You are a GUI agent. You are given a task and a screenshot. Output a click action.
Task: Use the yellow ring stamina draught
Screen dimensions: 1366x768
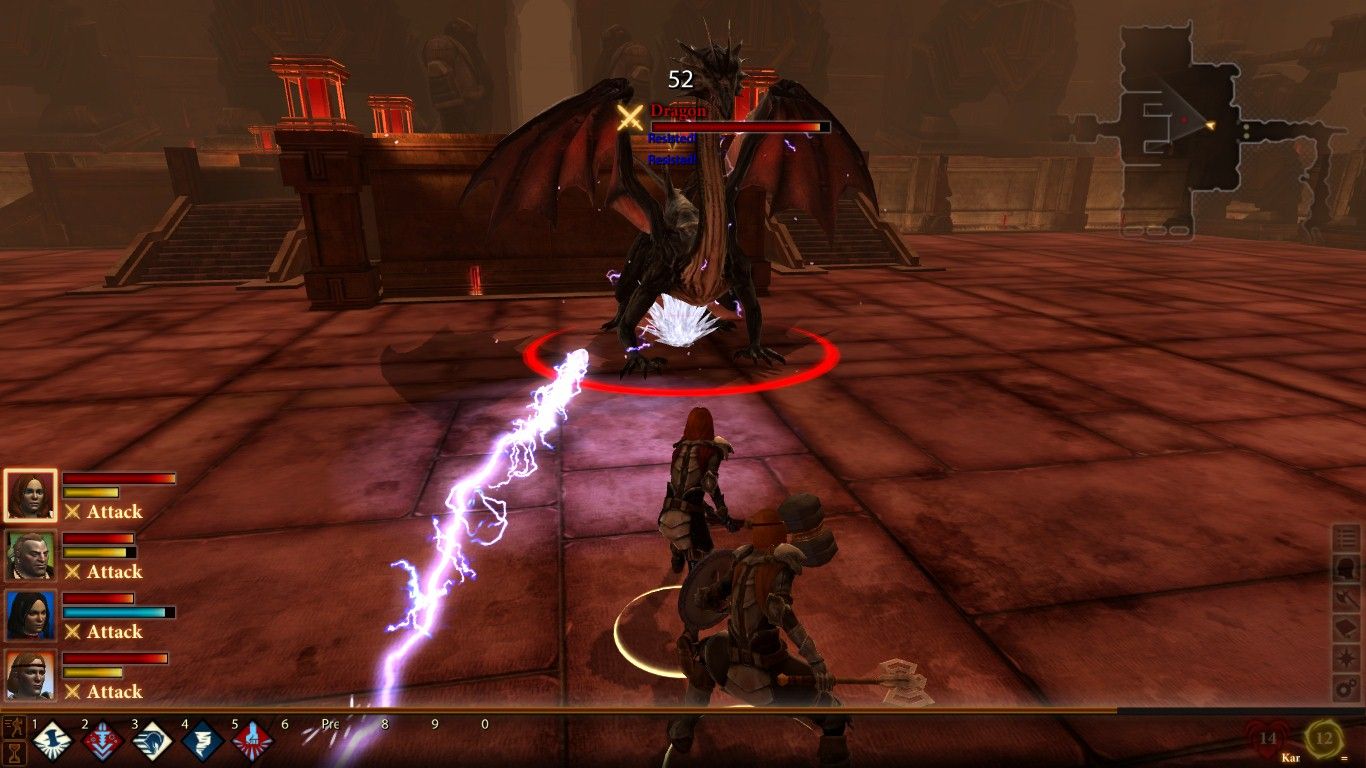[x=1324, y=740]
